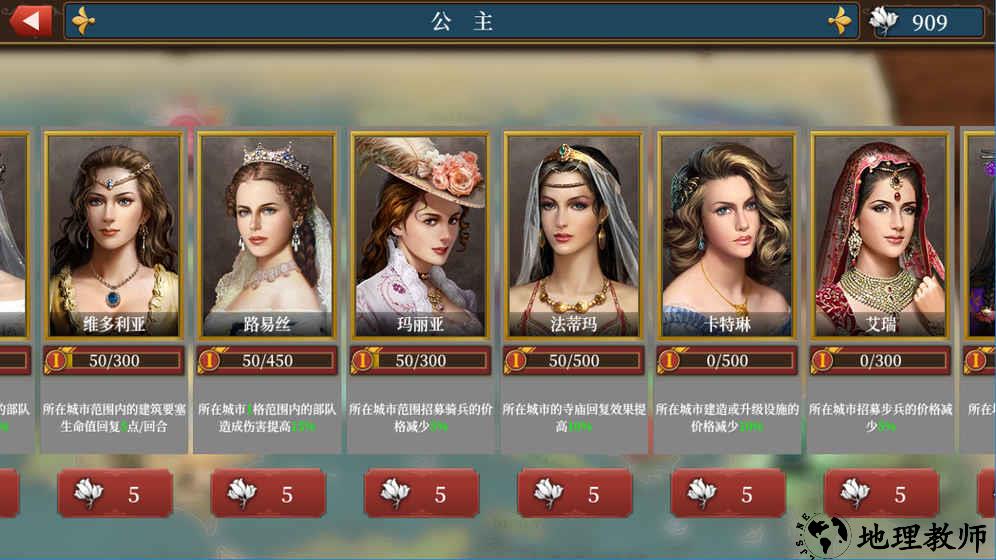This screenshot has width=996, height=560.
Task: Pick the 玛丽亚 princess portrait
Action: coord(421,235)
